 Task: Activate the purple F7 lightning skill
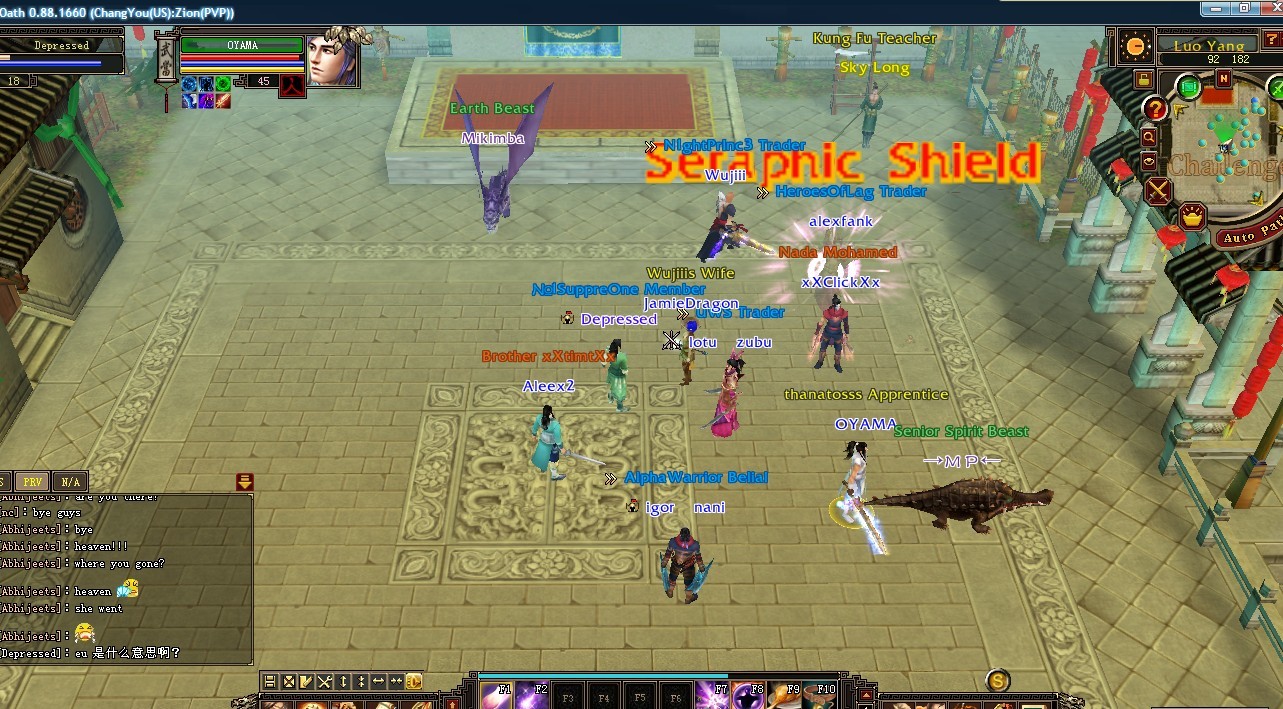pyautogui.click(x=712, y=695)
